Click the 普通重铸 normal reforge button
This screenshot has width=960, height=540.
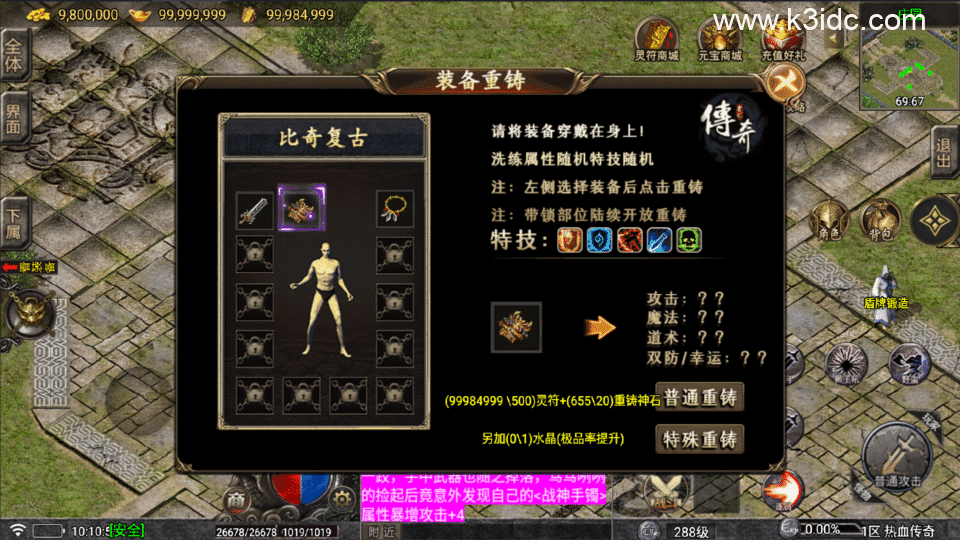[700, 397]
